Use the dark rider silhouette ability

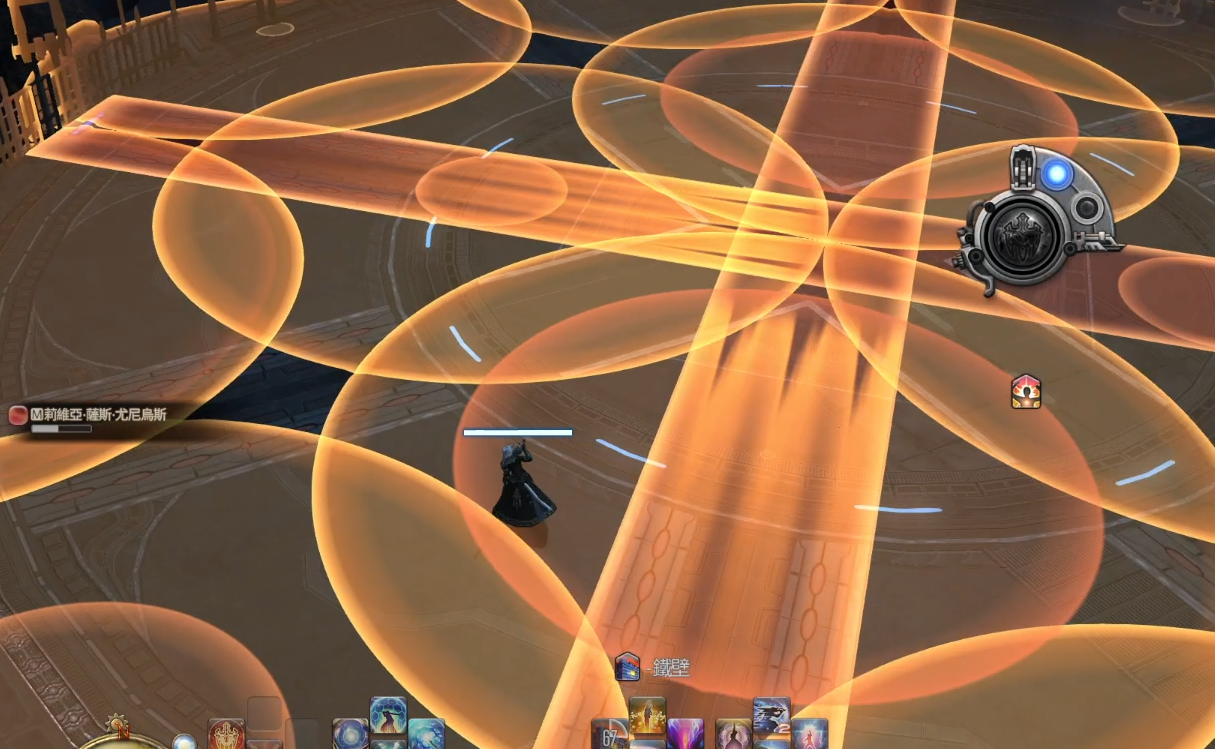771,716
